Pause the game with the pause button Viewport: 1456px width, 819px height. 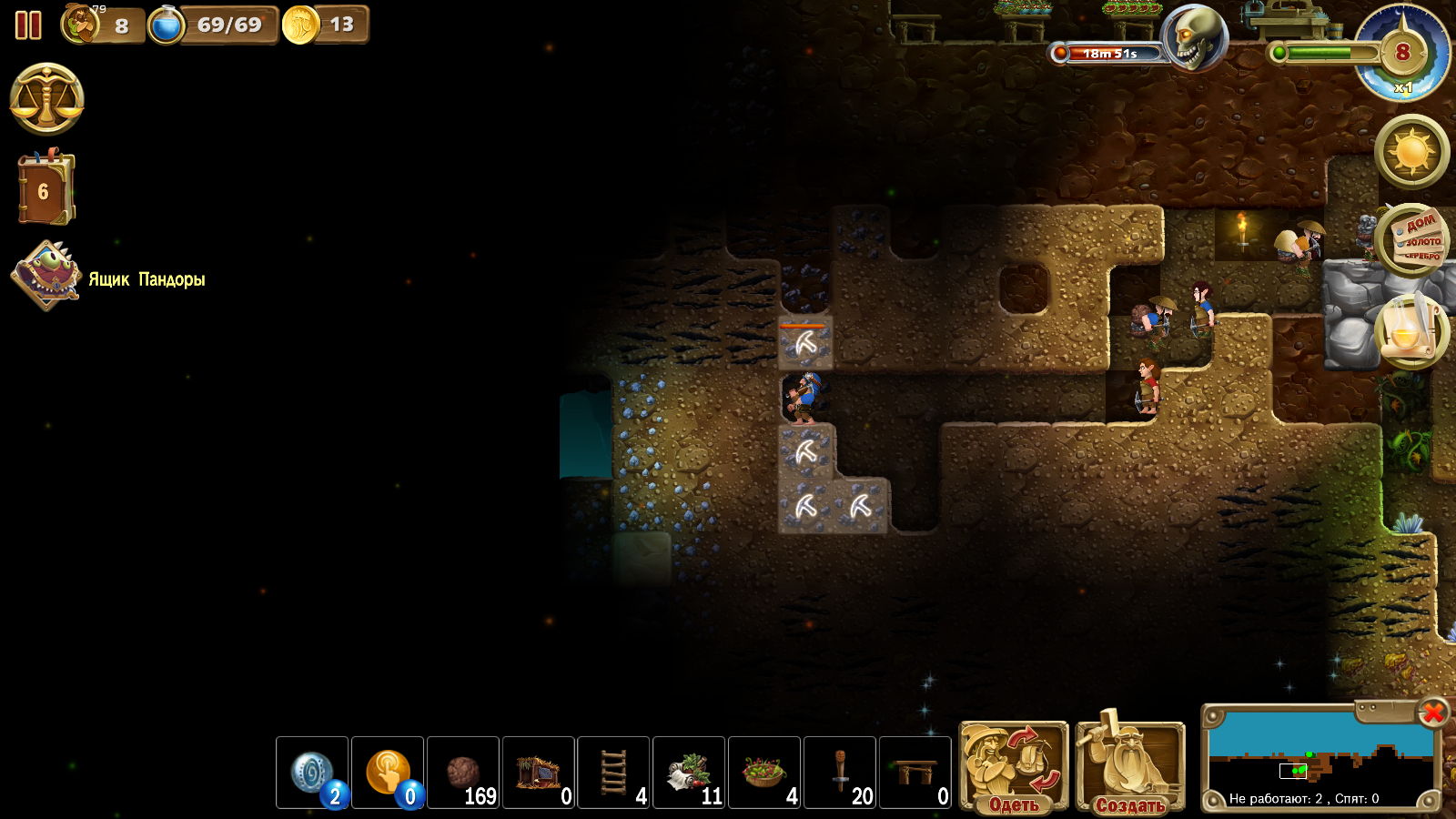click(28, 25)
